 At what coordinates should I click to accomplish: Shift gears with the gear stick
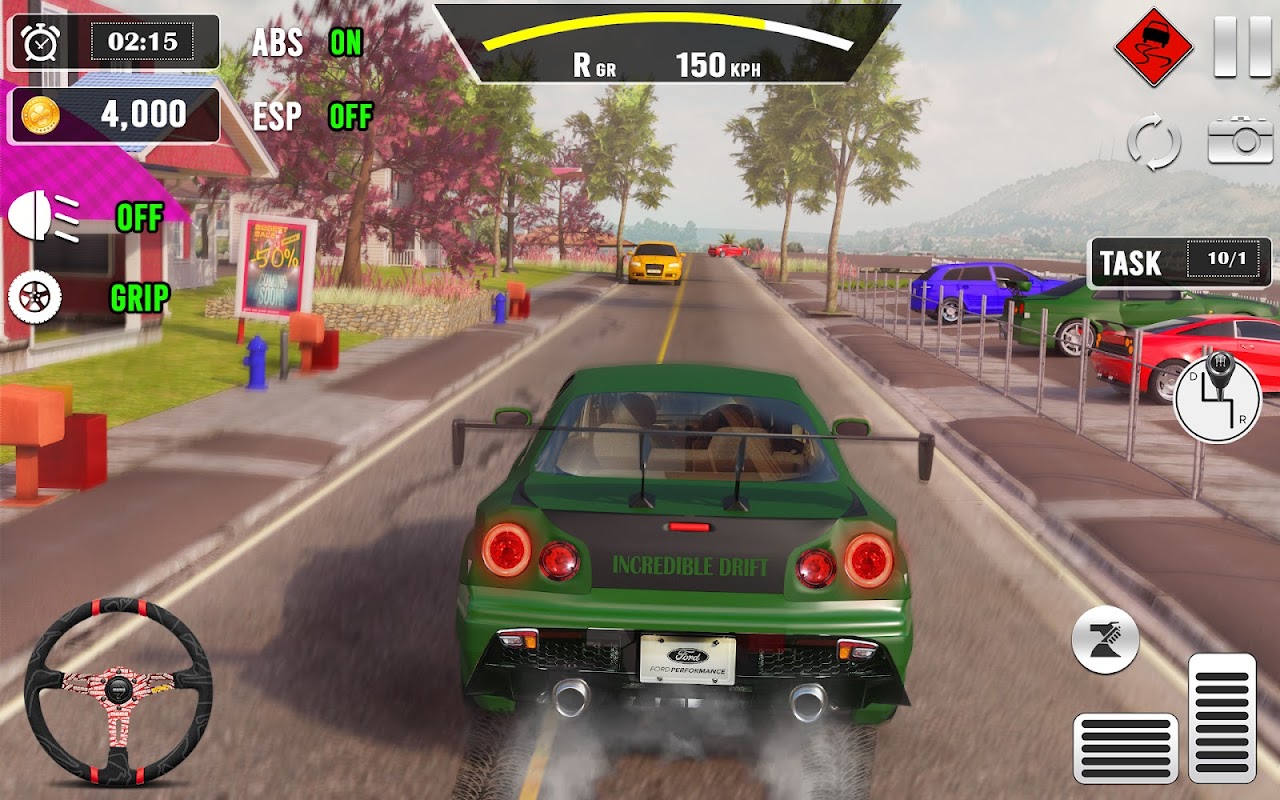(1216, 398)
